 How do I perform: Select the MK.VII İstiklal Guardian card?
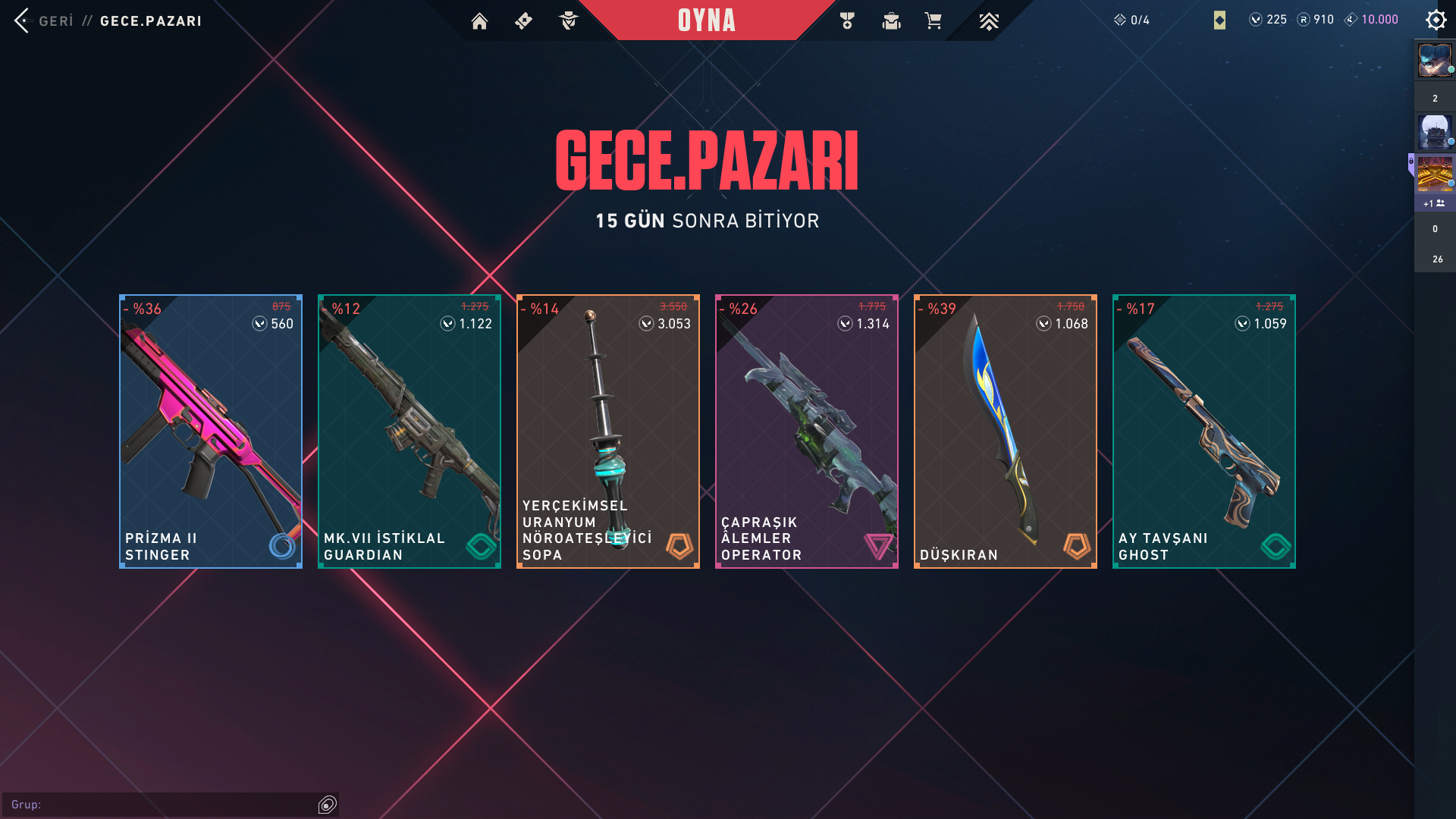(409, 431)
